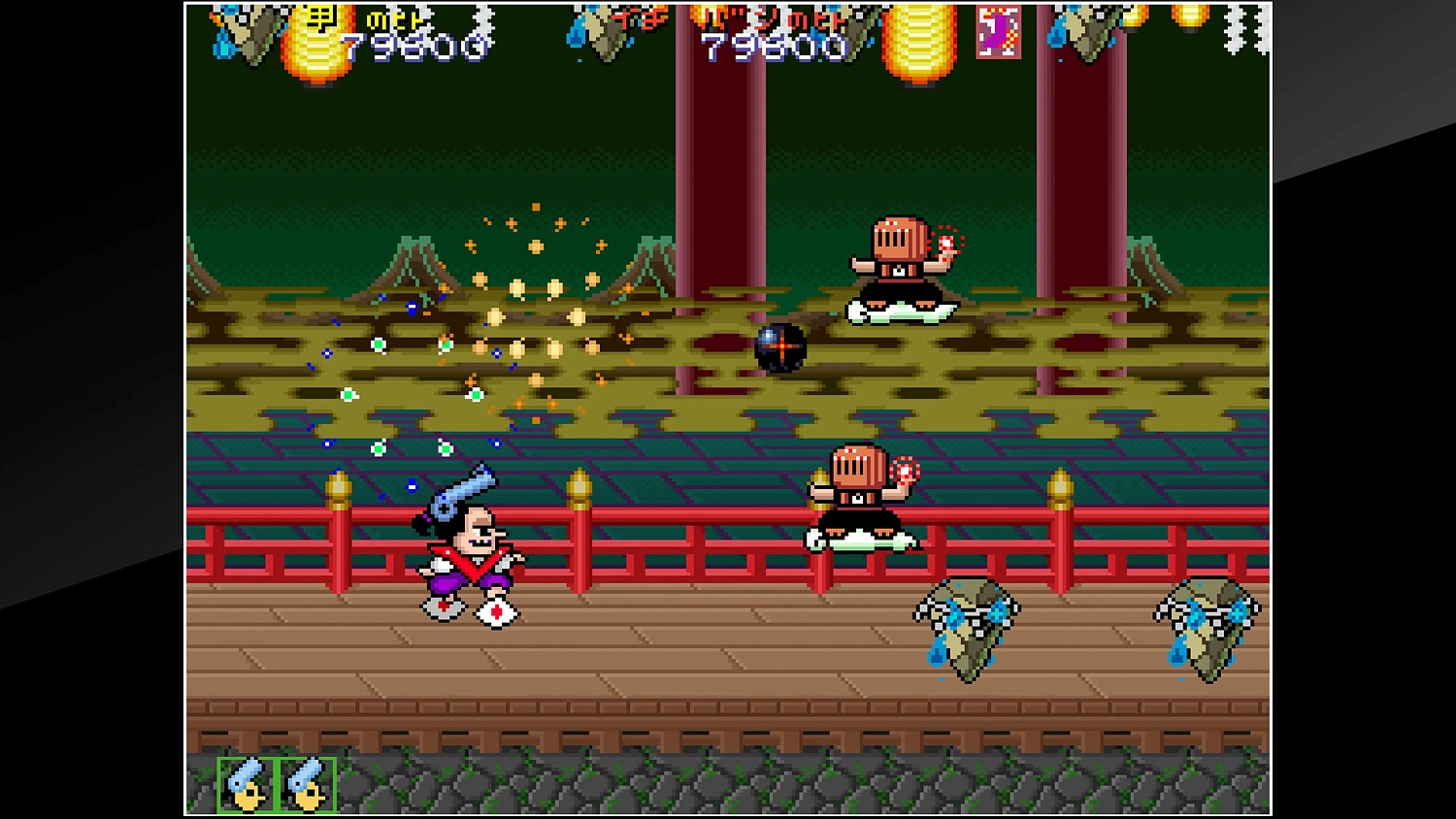This screenshot has width=1456, height=819.
Task: Click the boulder at the far right edge
Action: pos(1208,629)
